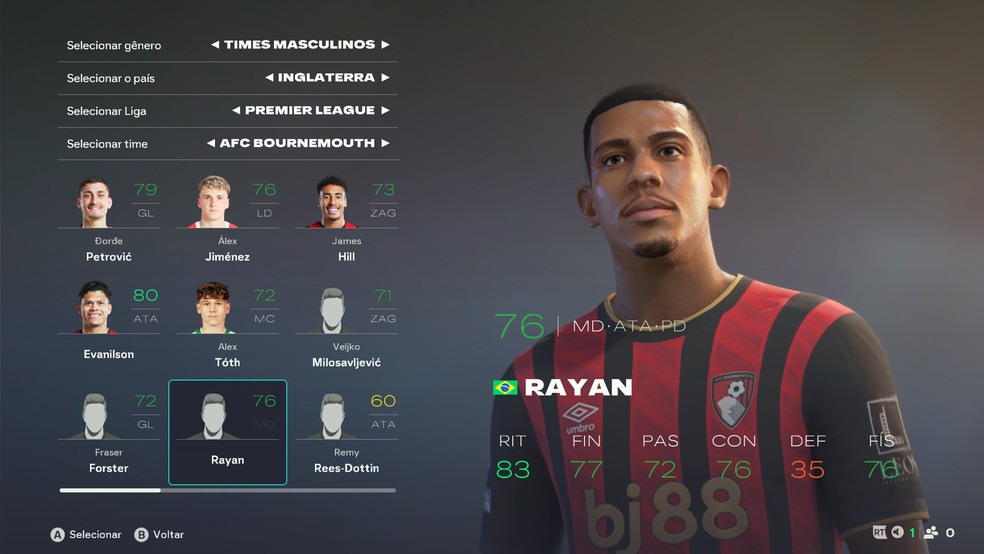Switch to next country after Inglaterra

click(x=385, y=78)
